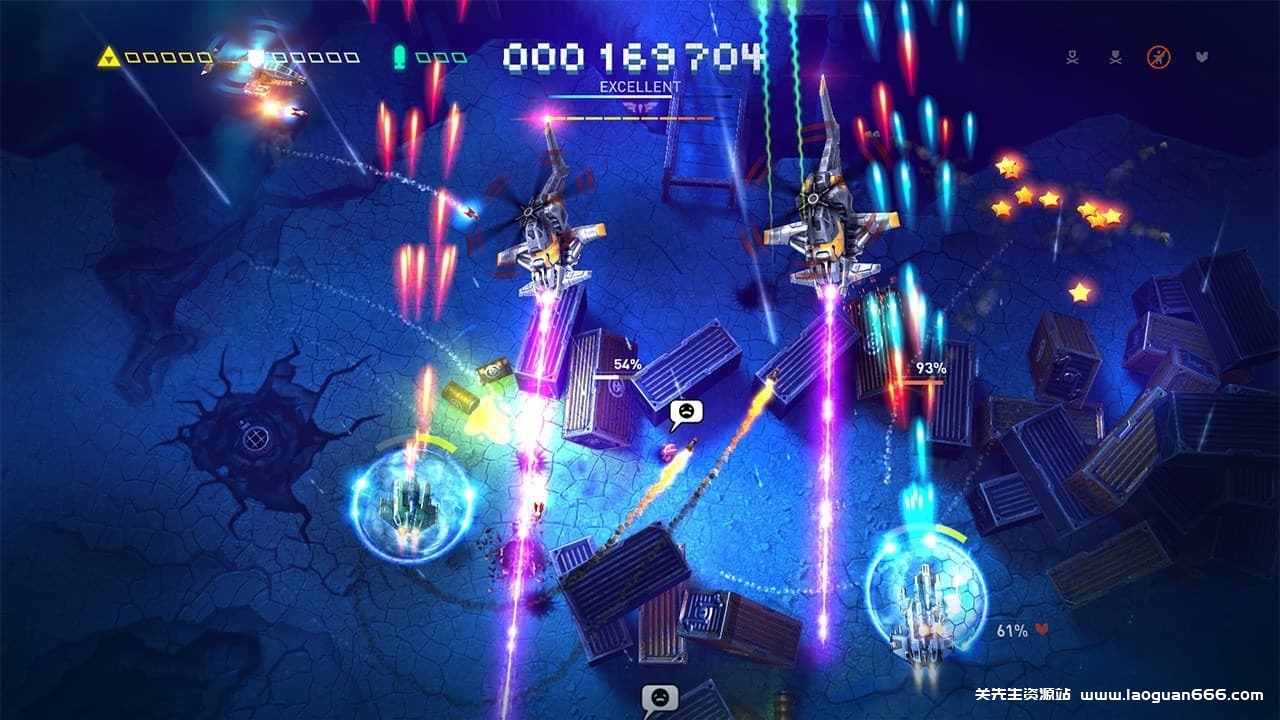Click the yellow triangle mega-bomb icon
Viewport: 1280px width, 720px height.
pos(109,57)
